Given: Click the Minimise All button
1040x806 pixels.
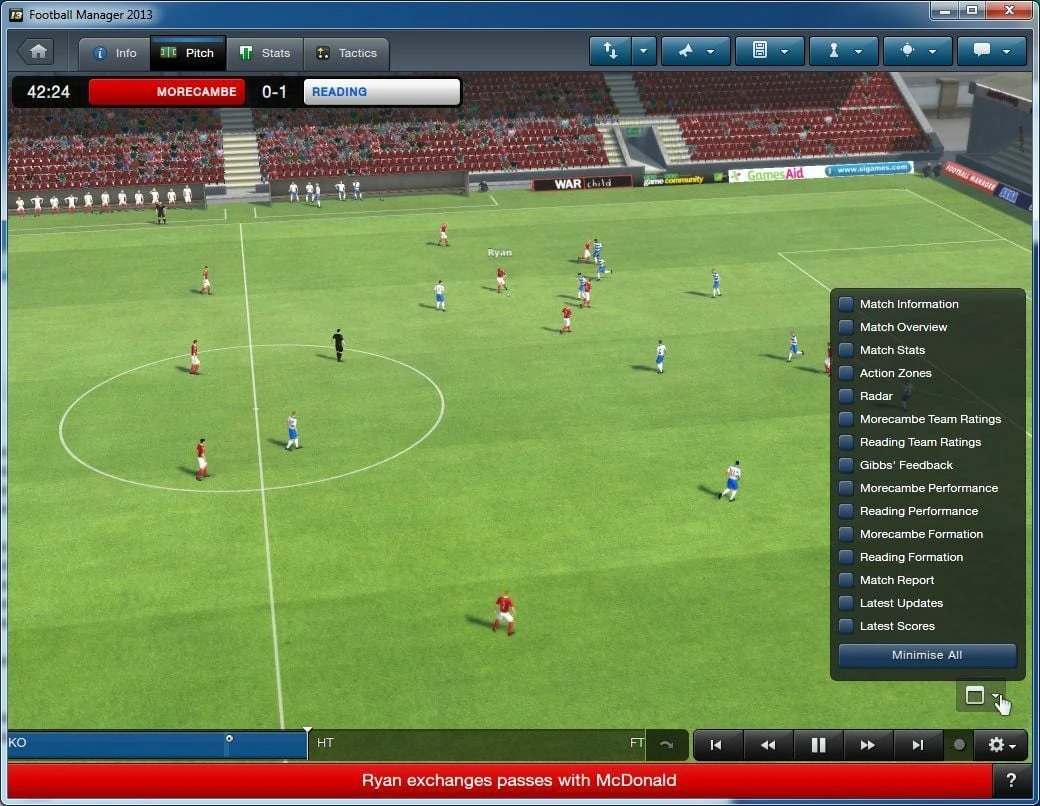Looking at the screenshot, I should click(x=927, y=655).
